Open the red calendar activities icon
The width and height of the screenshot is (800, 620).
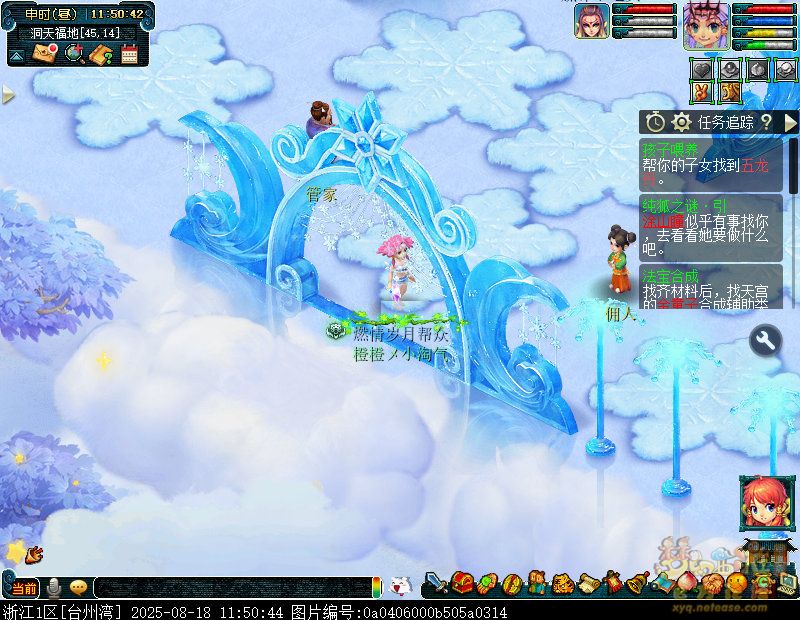click(129, 54)
